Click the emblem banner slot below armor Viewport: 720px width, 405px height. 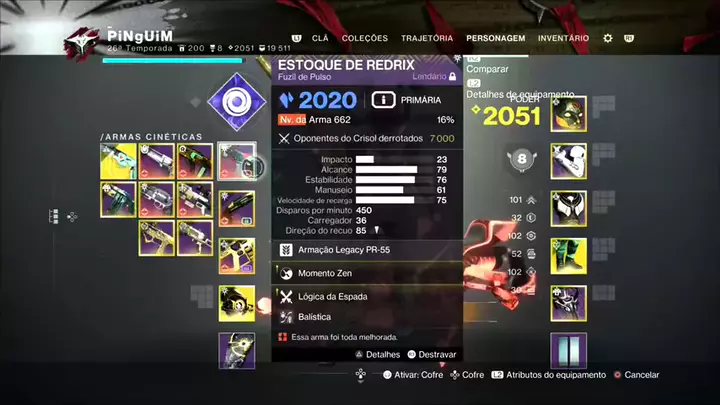pyautogui.click(x=568, y=350)
